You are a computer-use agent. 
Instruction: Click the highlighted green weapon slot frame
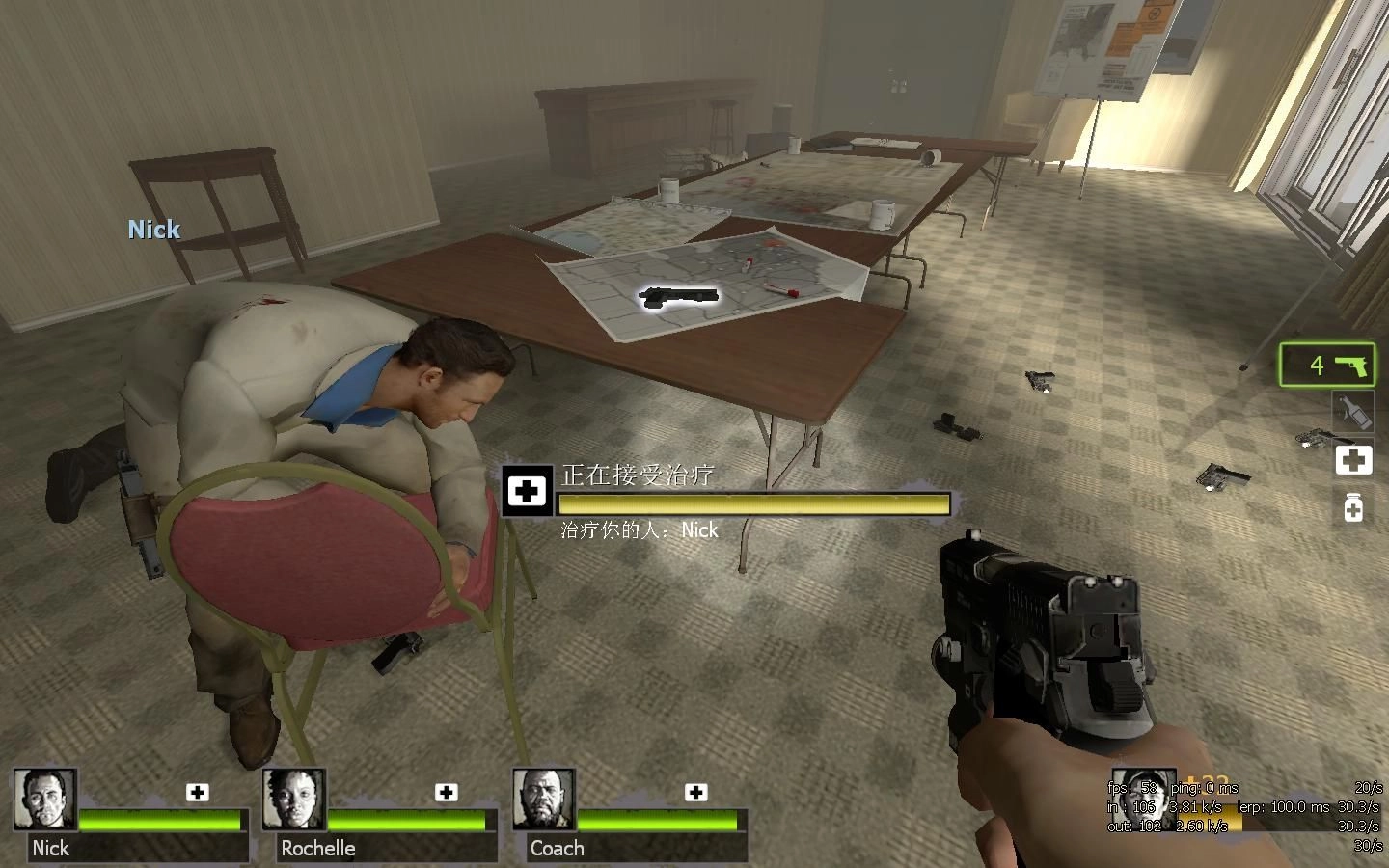1327,366
